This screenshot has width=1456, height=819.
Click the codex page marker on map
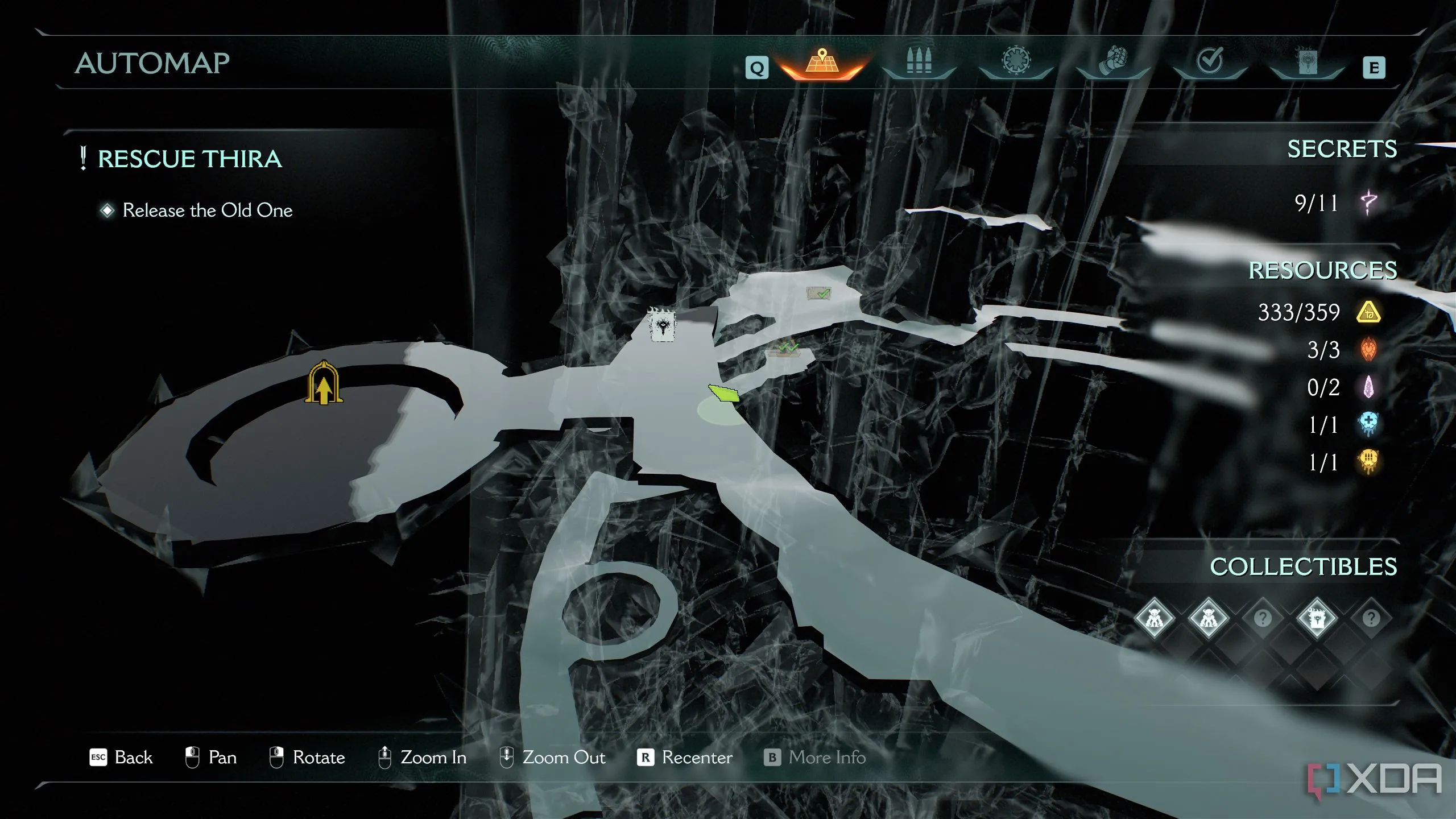click(663, 326)
